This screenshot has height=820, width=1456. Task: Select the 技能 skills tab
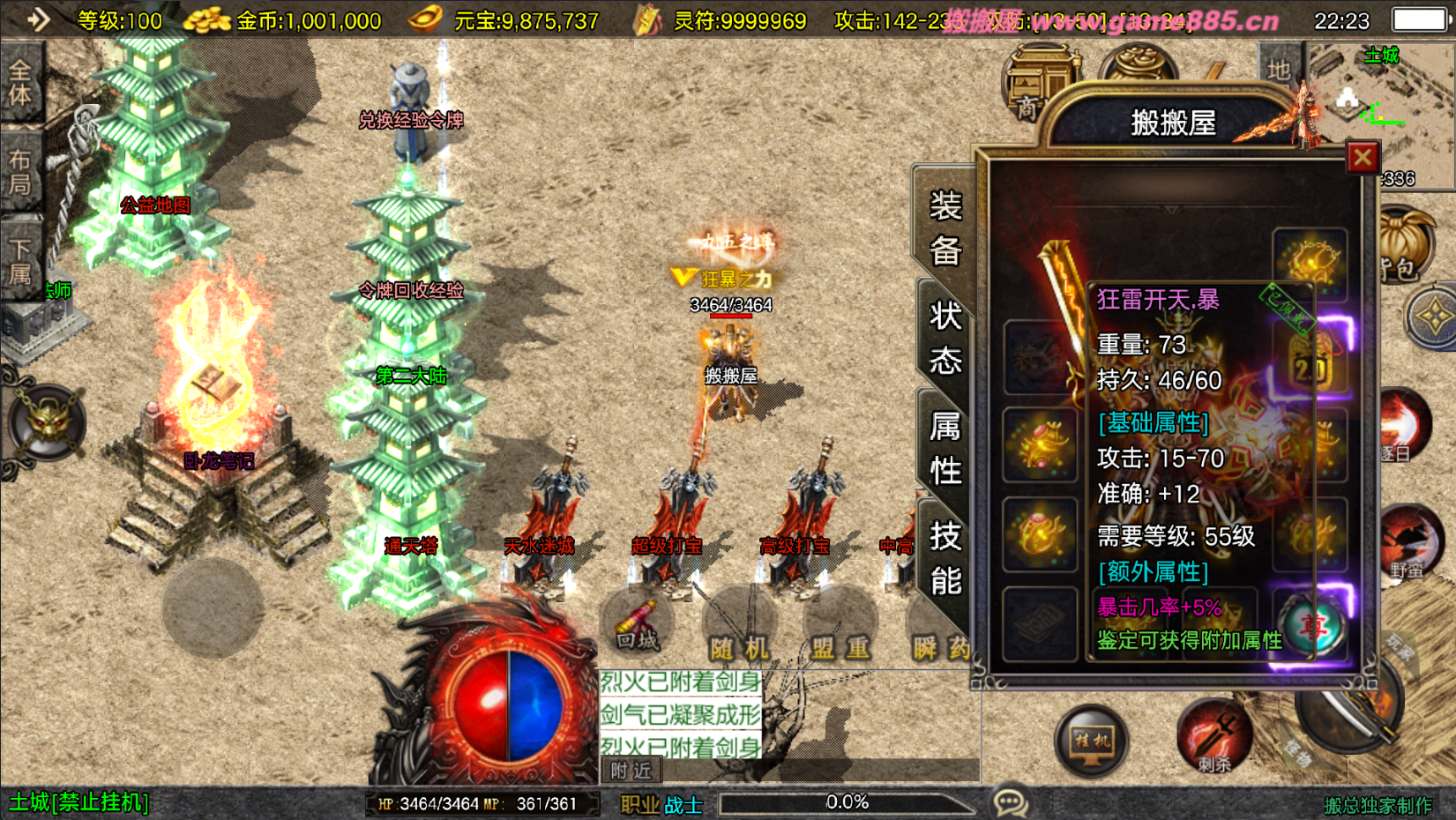click(x=945, y=557)
